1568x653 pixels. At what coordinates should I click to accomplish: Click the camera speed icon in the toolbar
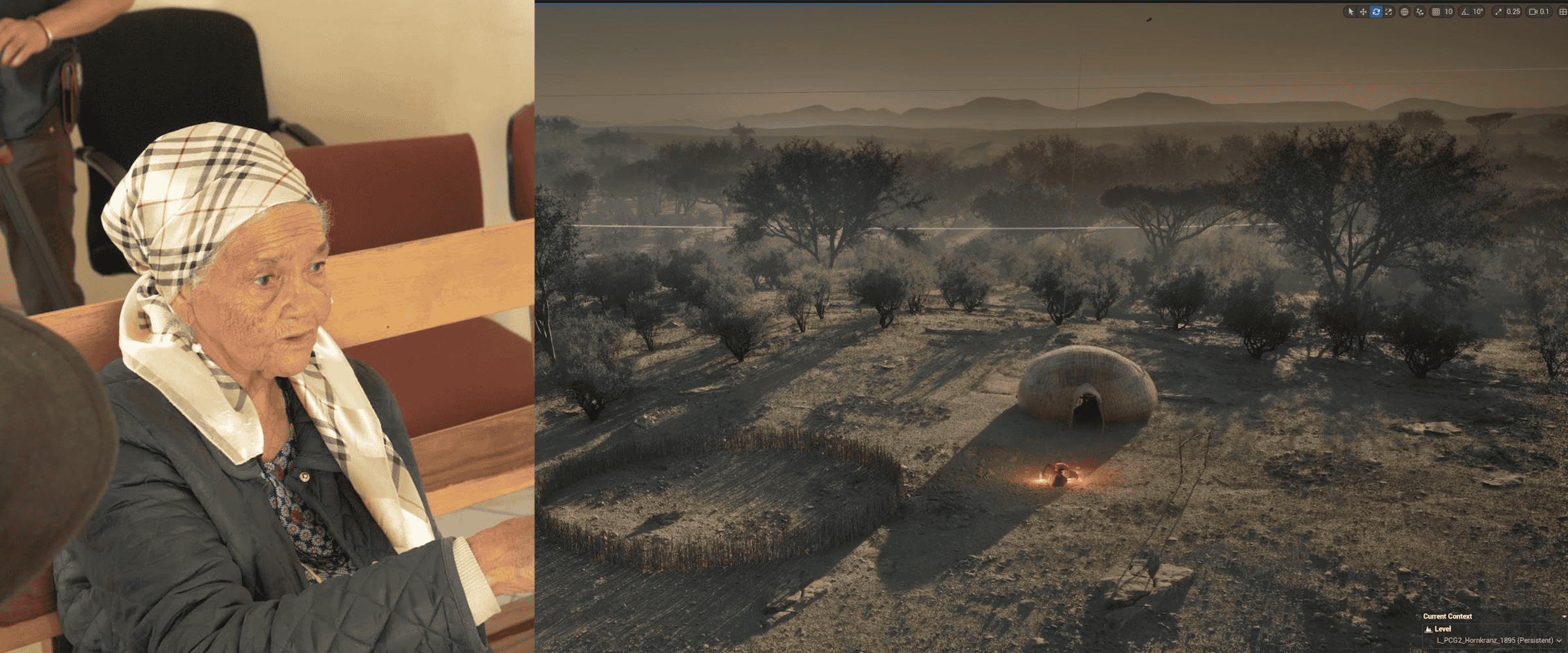1532,11
